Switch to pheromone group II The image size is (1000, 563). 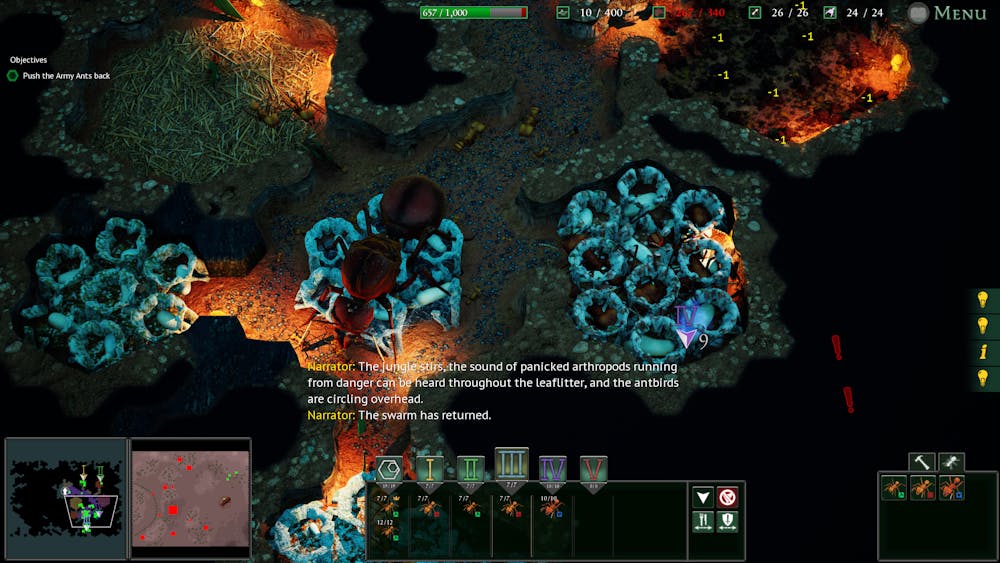[x=470, y=468]
